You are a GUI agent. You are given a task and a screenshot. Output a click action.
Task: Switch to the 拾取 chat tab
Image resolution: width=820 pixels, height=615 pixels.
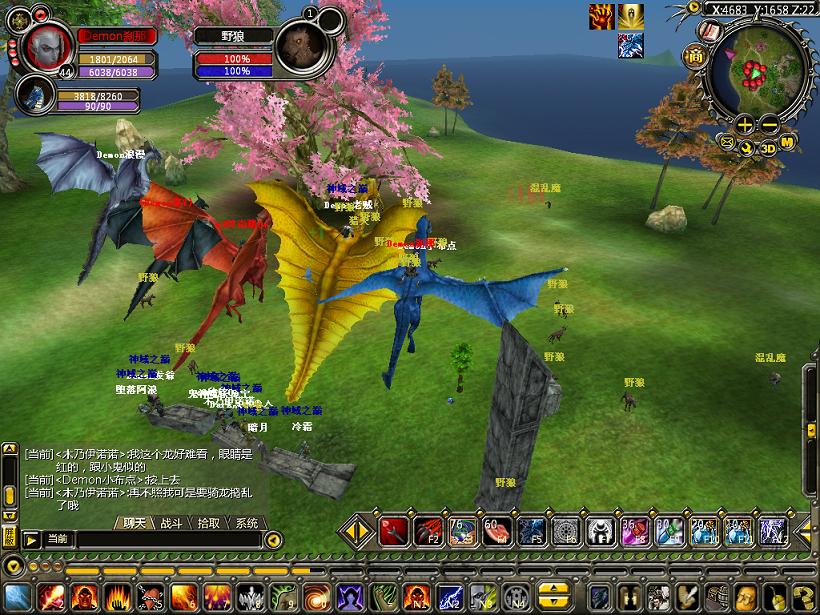pos(209,523)
